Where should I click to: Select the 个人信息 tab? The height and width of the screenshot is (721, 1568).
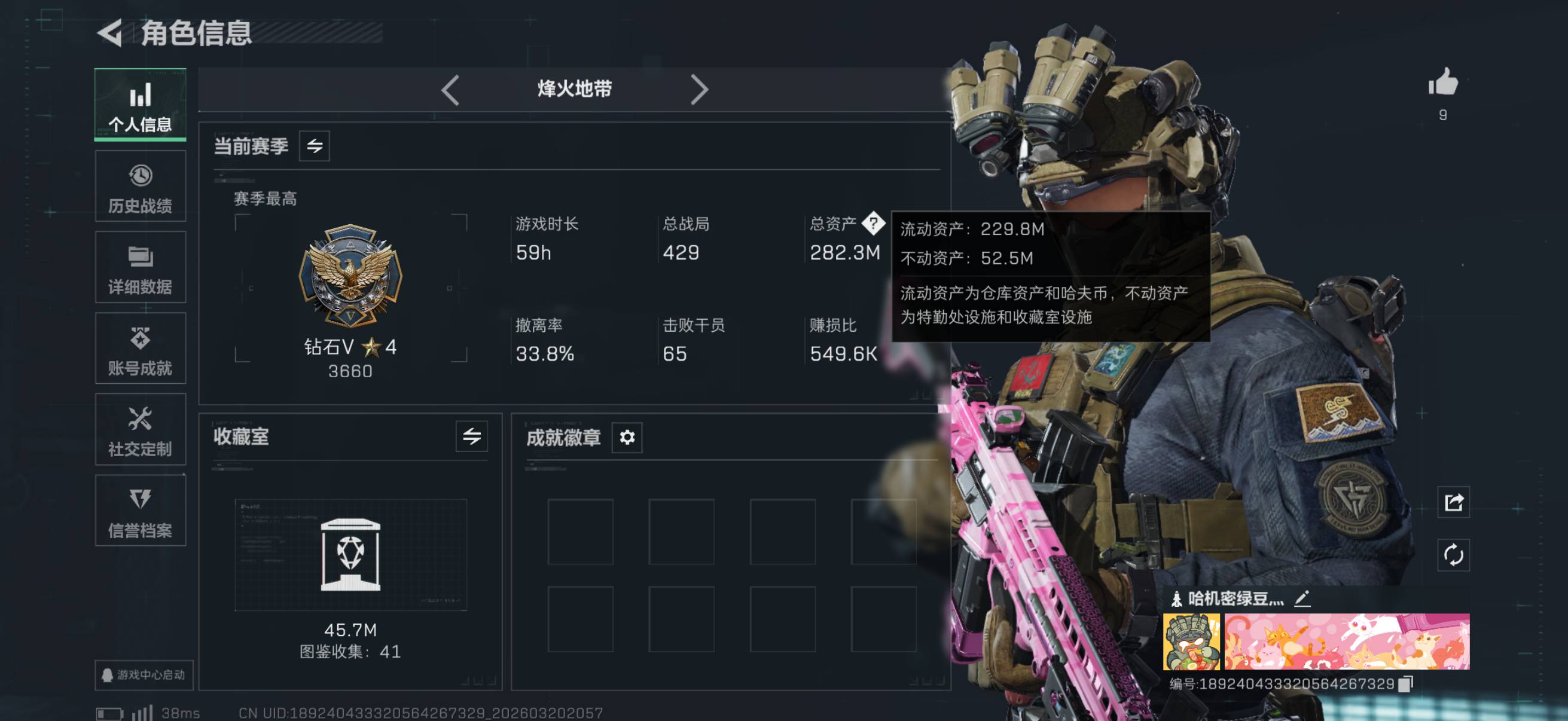point(140,105)
